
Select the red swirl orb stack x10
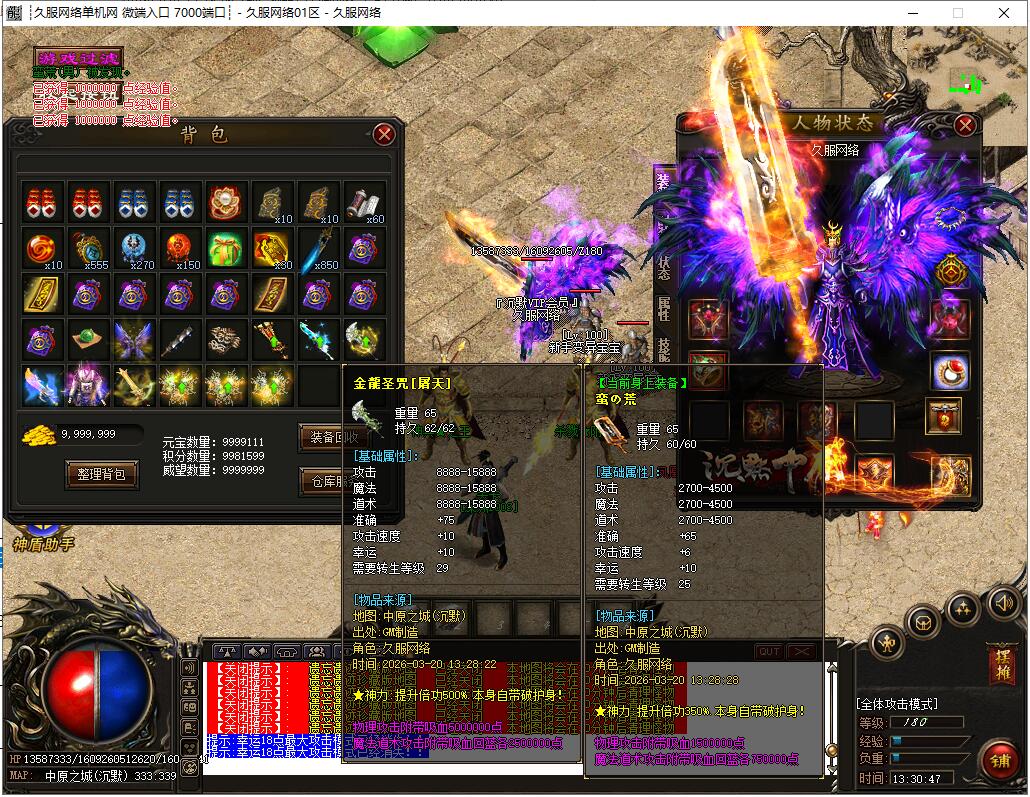[42, 247]
